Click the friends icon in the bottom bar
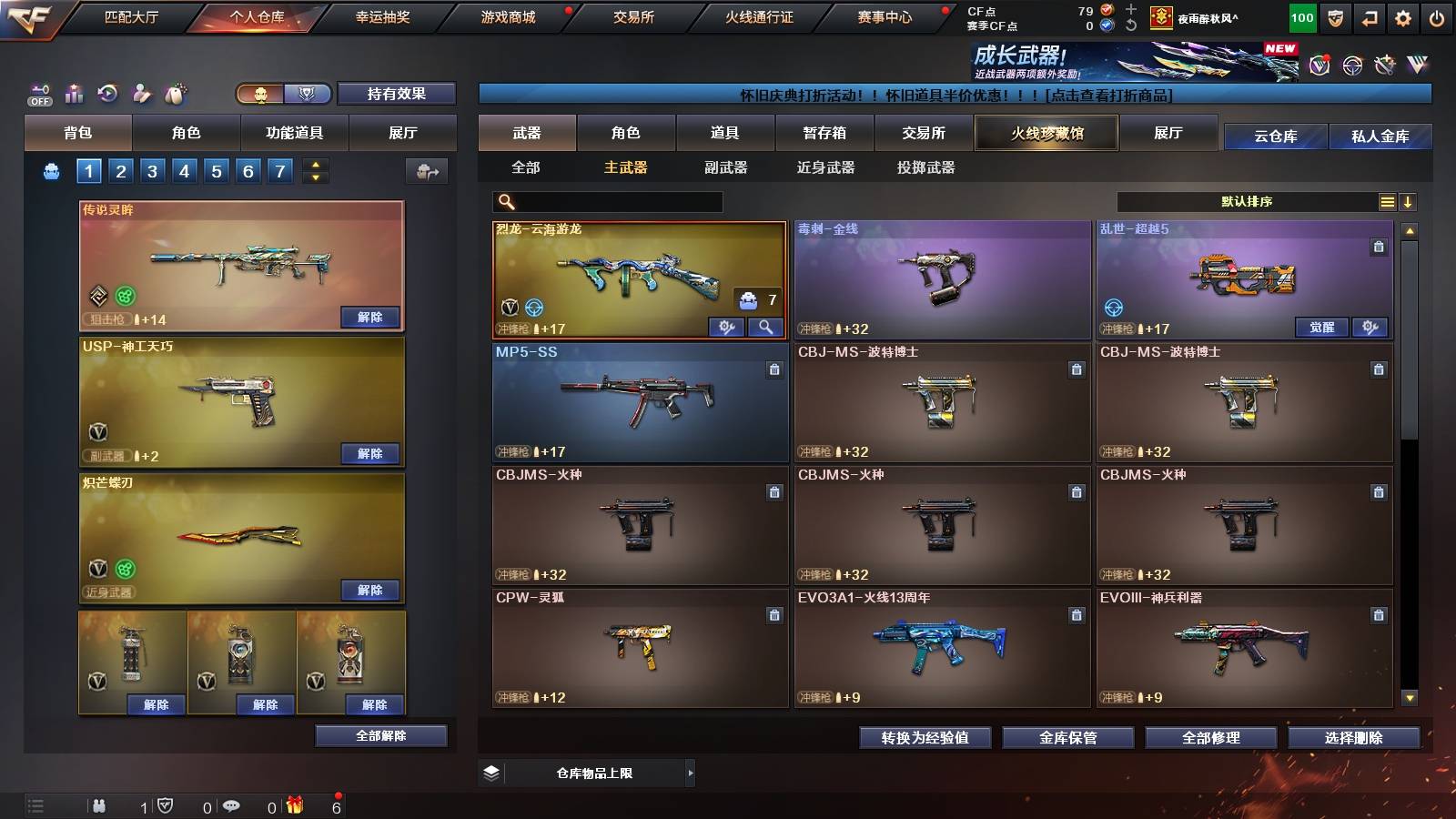Screen dimensions: 1456x819 tap(98, 804)
